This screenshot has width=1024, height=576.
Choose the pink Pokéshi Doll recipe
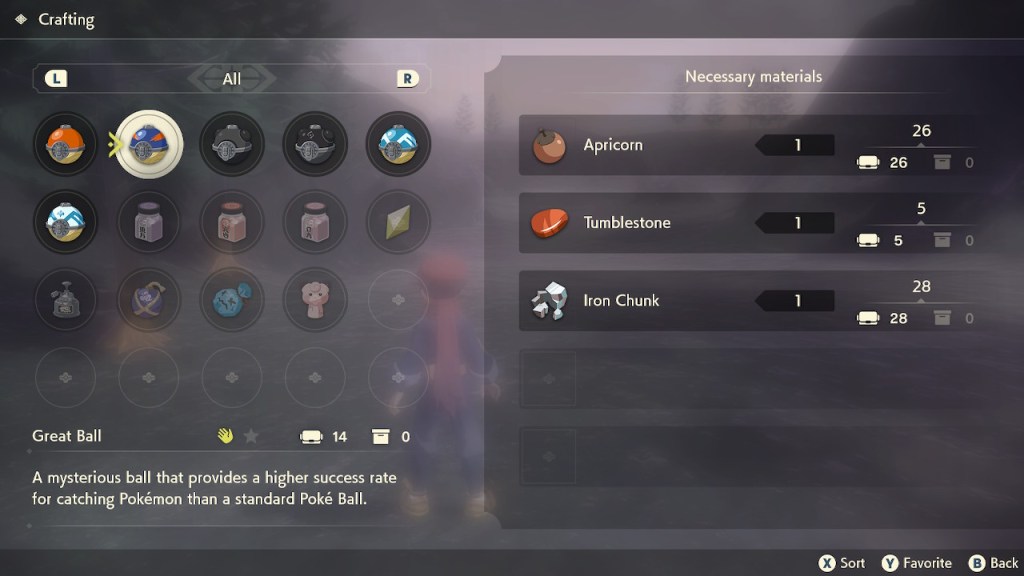[x=315, y=298]
